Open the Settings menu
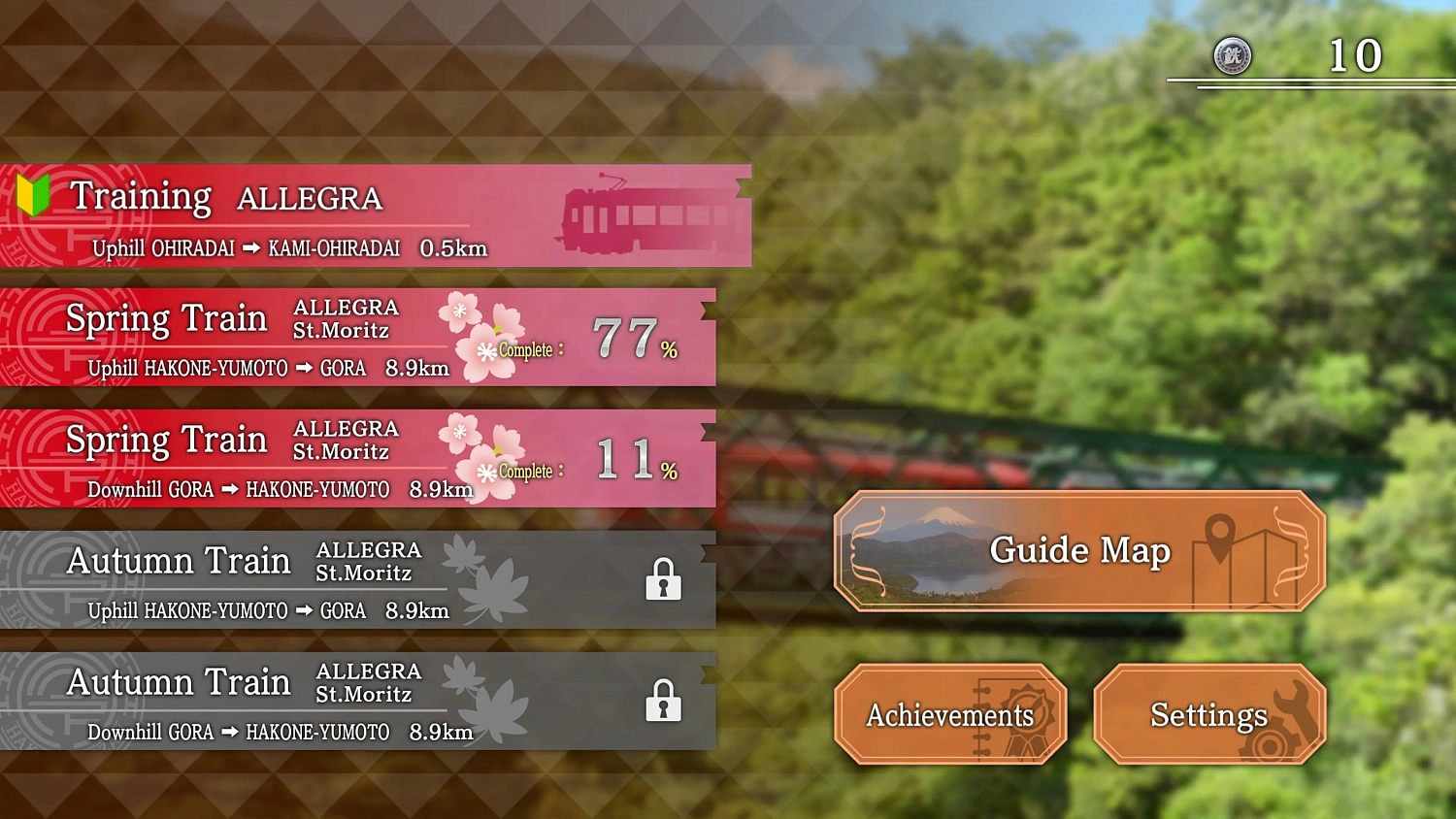Screen dimensions: 1456x819 pos(1208,715)
